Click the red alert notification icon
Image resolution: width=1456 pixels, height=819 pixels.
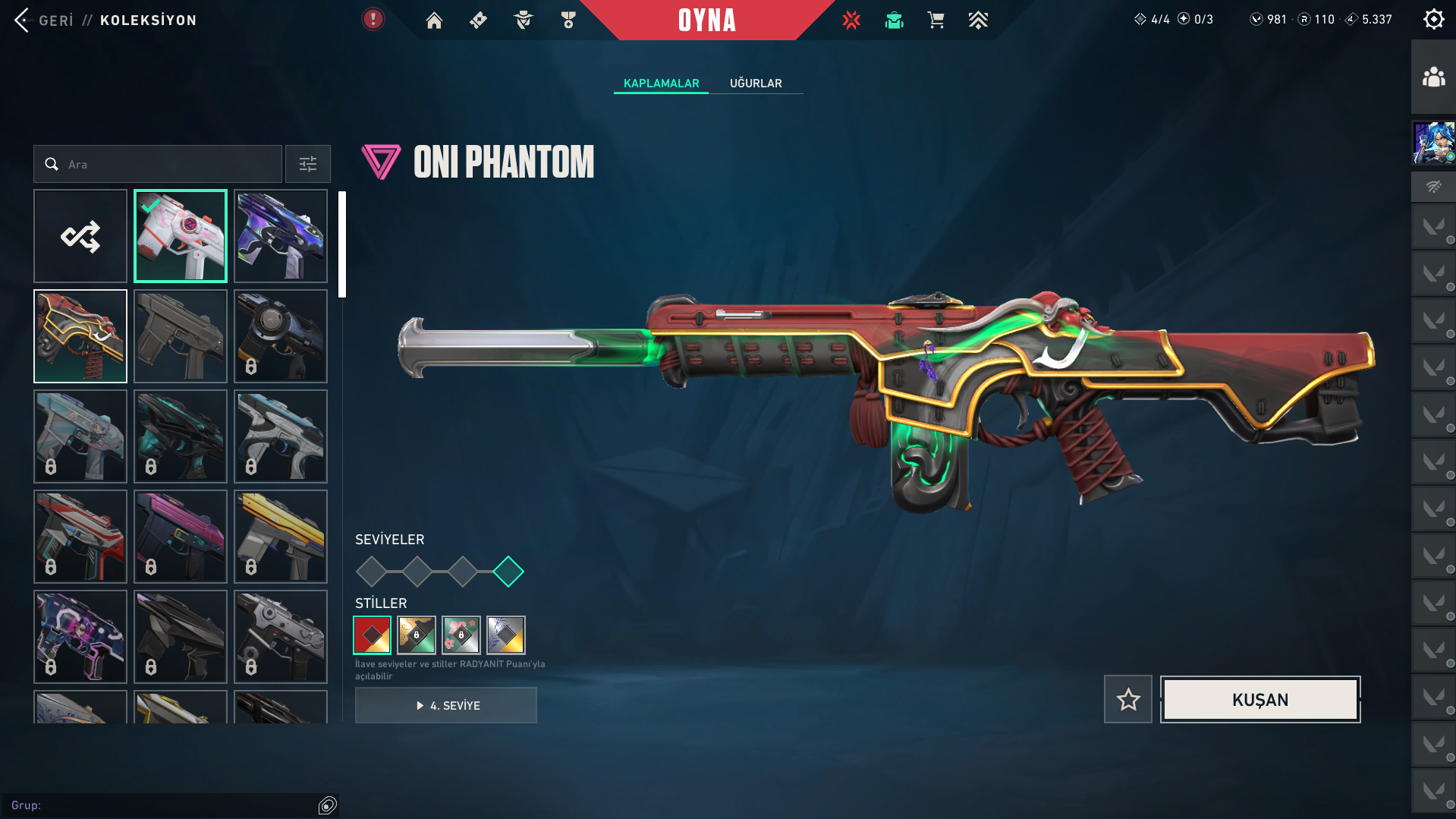pos(373,19)
